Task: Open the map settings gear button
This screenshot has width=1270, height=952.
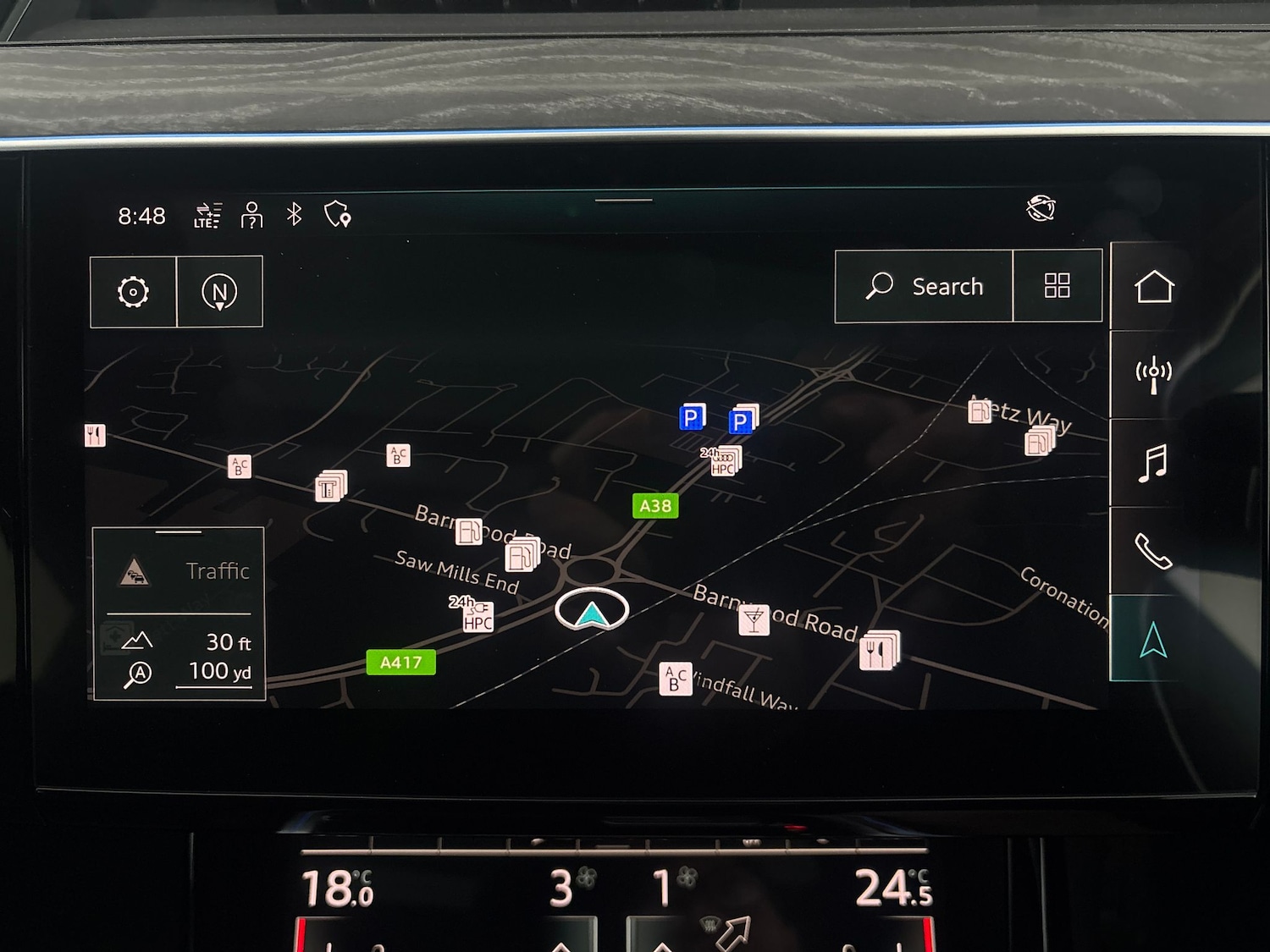Action: (x=133, y=292)
